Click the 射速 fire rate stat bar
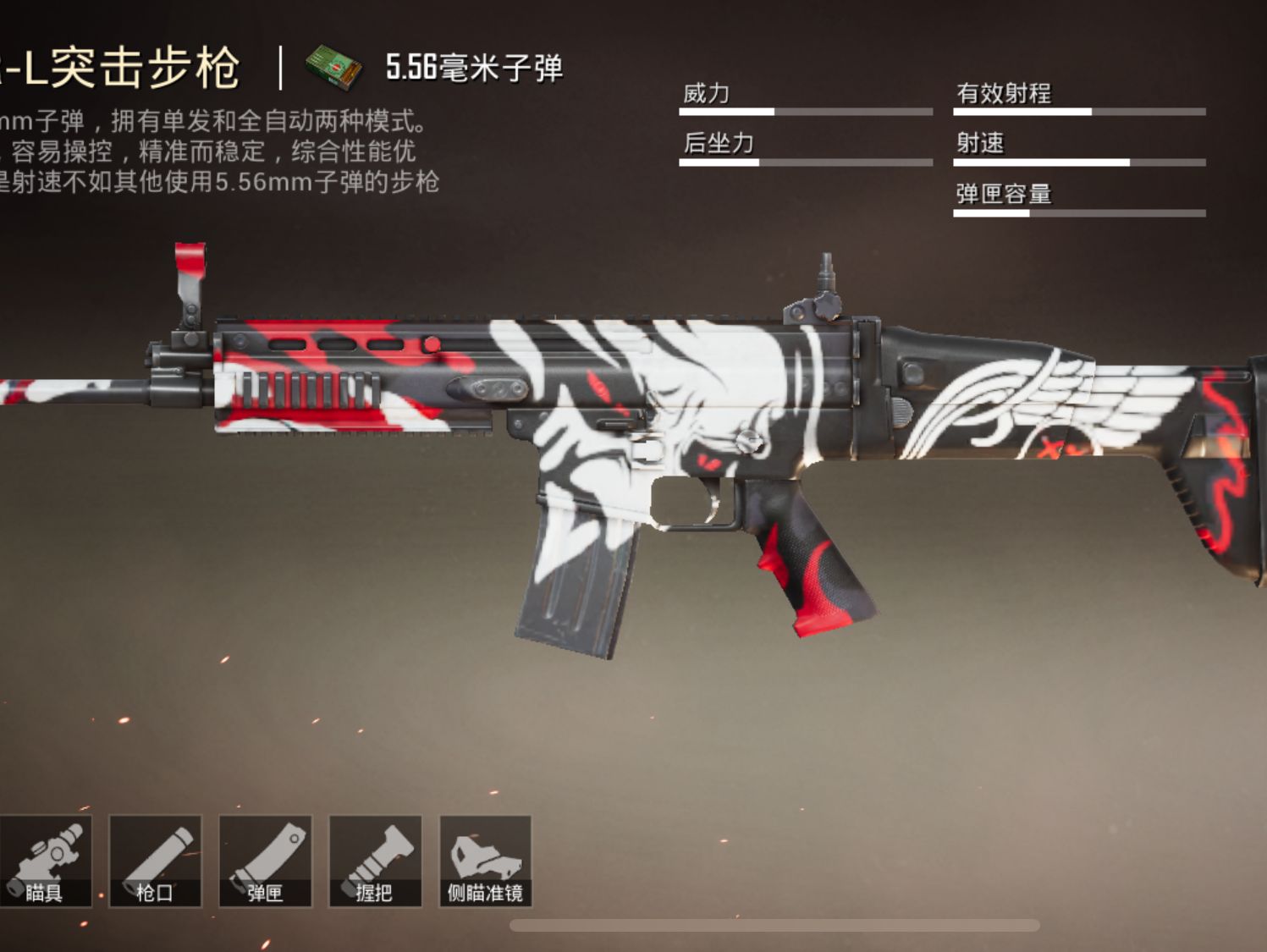The height and width of the screenshot is (952, 1267). (1079, 161)
